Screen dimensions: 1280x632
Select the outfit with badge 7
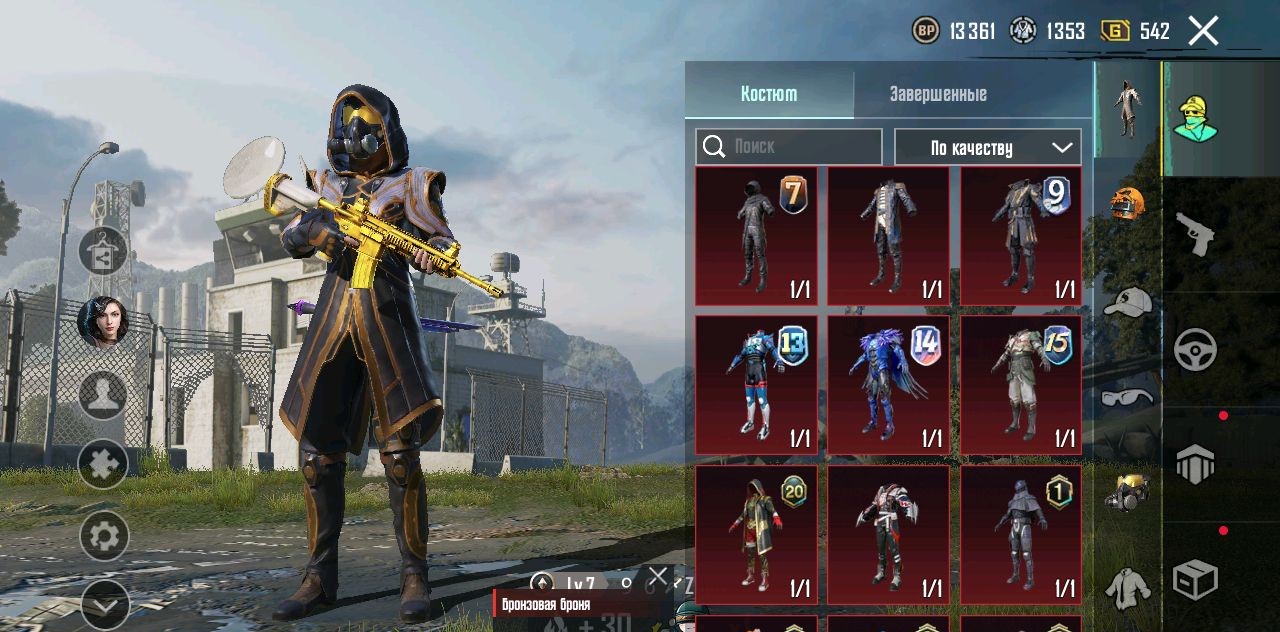coord(756,236)
